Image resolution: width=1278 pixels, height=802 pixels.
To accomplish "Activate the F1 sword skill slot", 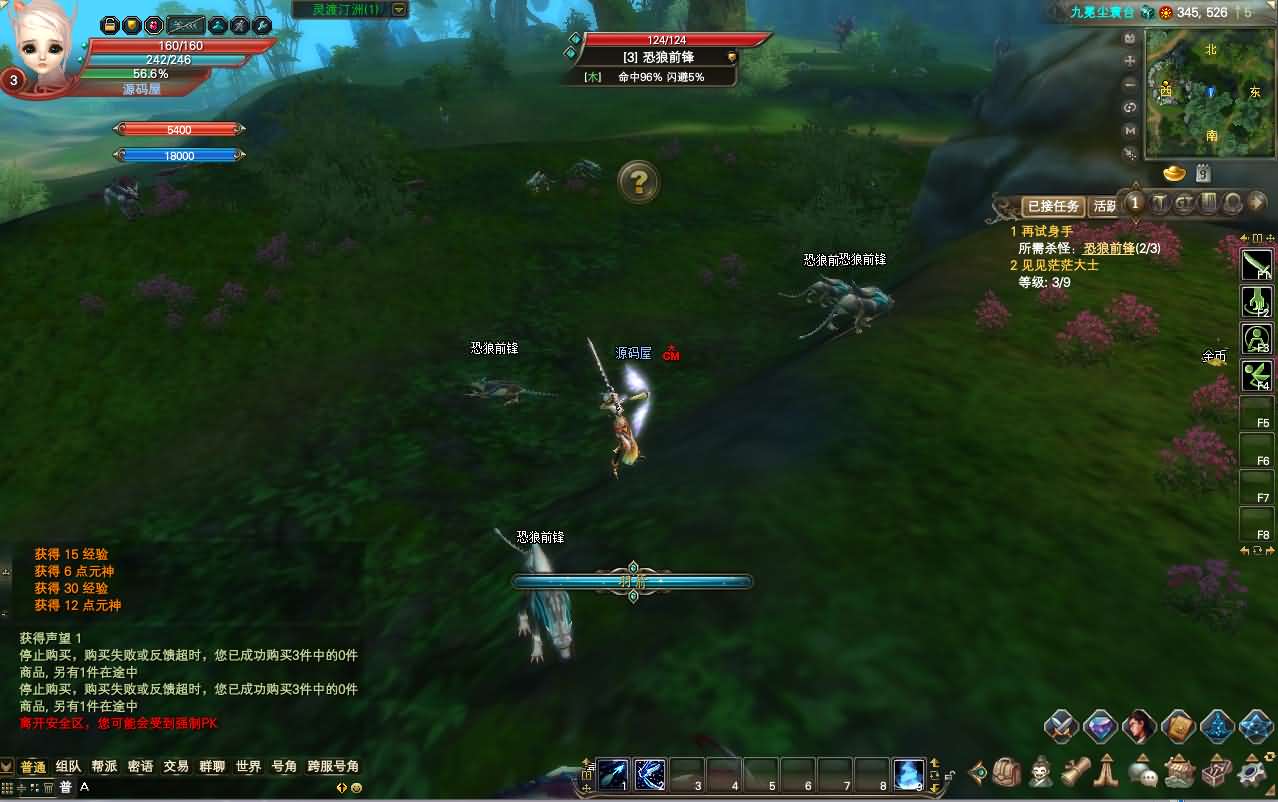I will point(1256,265).
